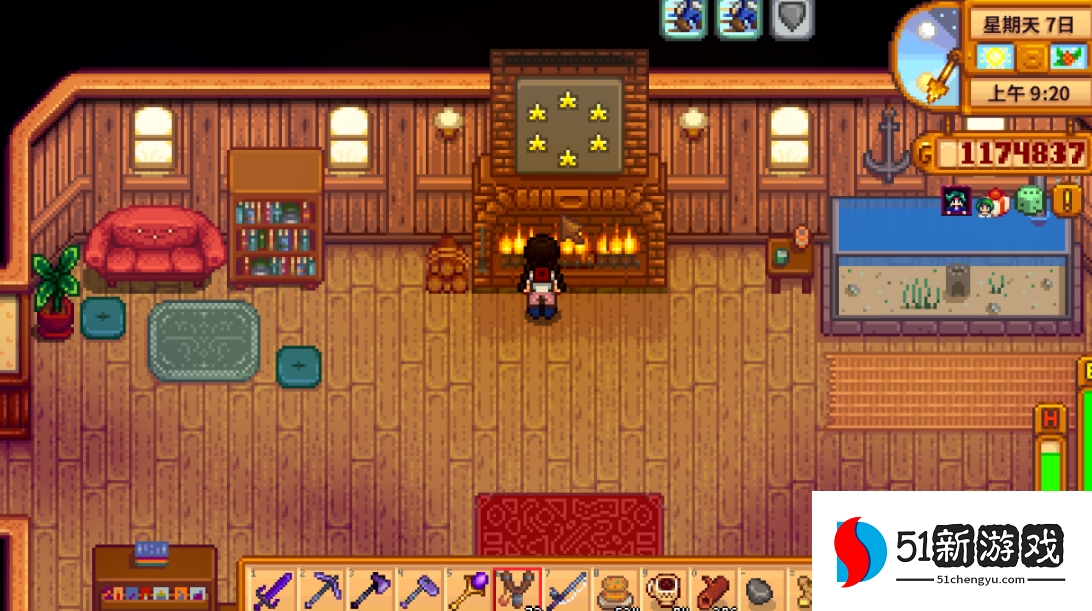
Task: Select the purple hammer hotbar slot
Action: [x=419, y=590]
